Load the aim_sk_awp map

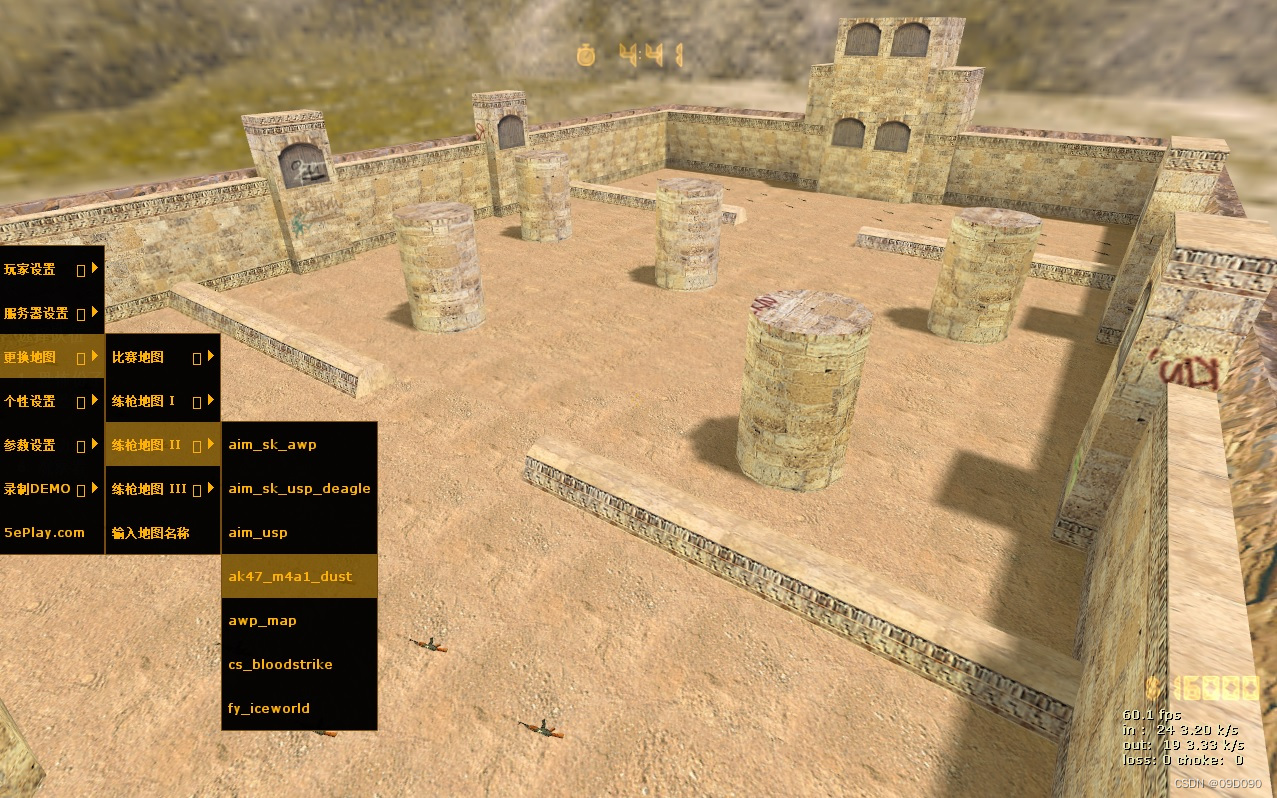298,445
